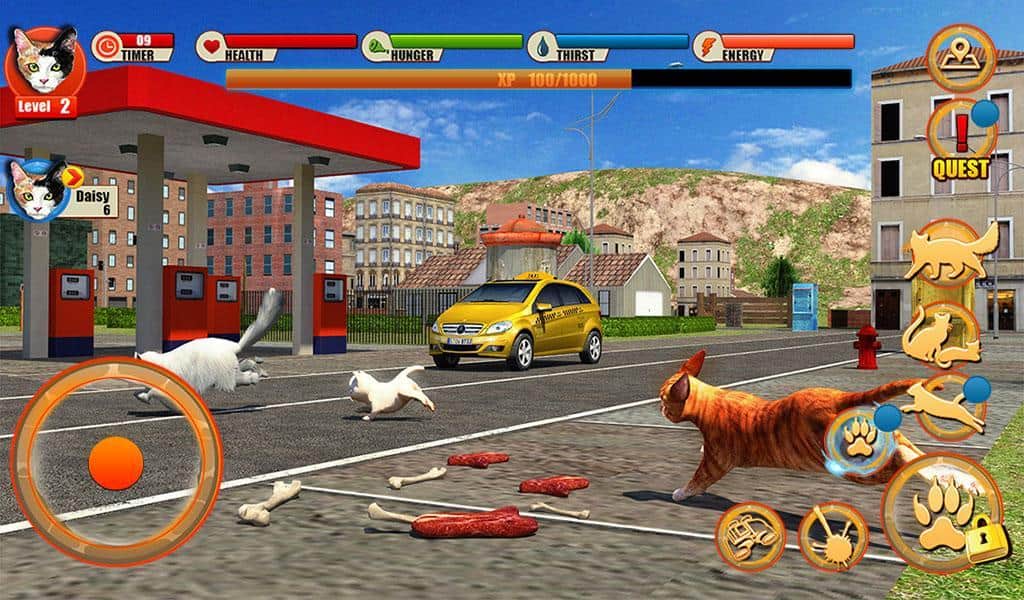Open the Level 2 cat profile portrait

click(x=44, y=62)
